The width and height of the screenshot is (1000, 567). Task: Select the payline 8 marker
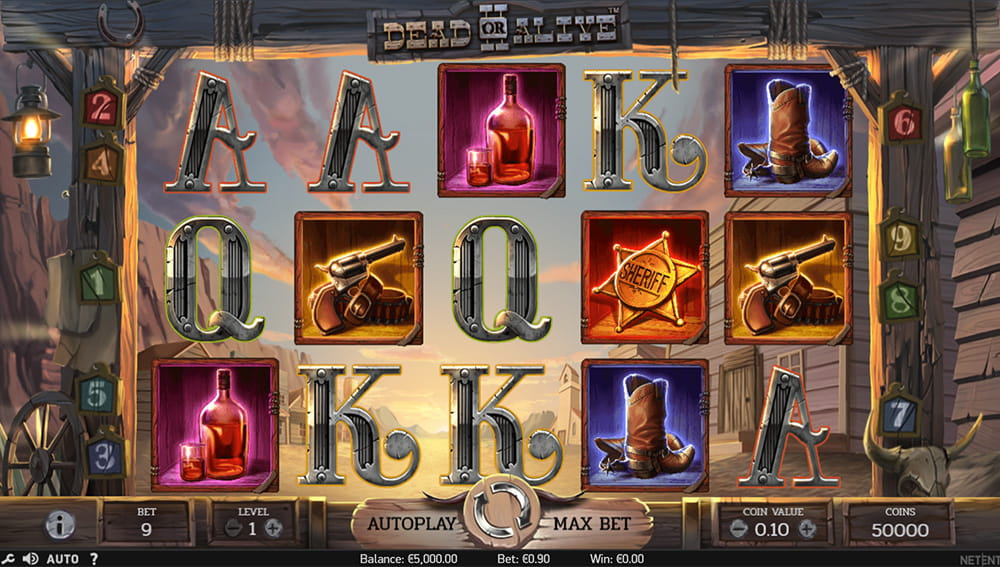901,300
